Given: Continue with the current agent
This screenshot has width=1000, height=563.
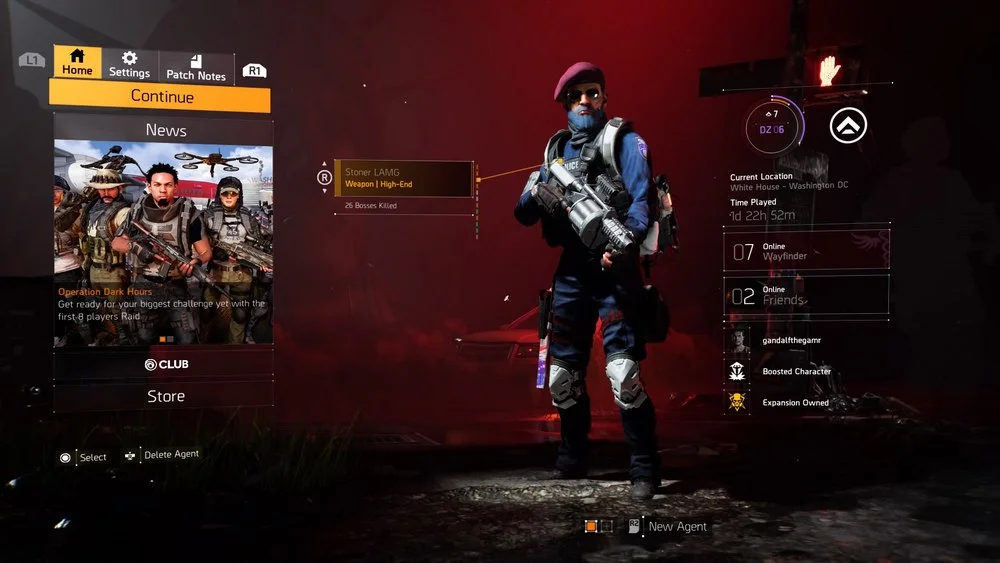Looking at the screenshot, I should 161,97.
